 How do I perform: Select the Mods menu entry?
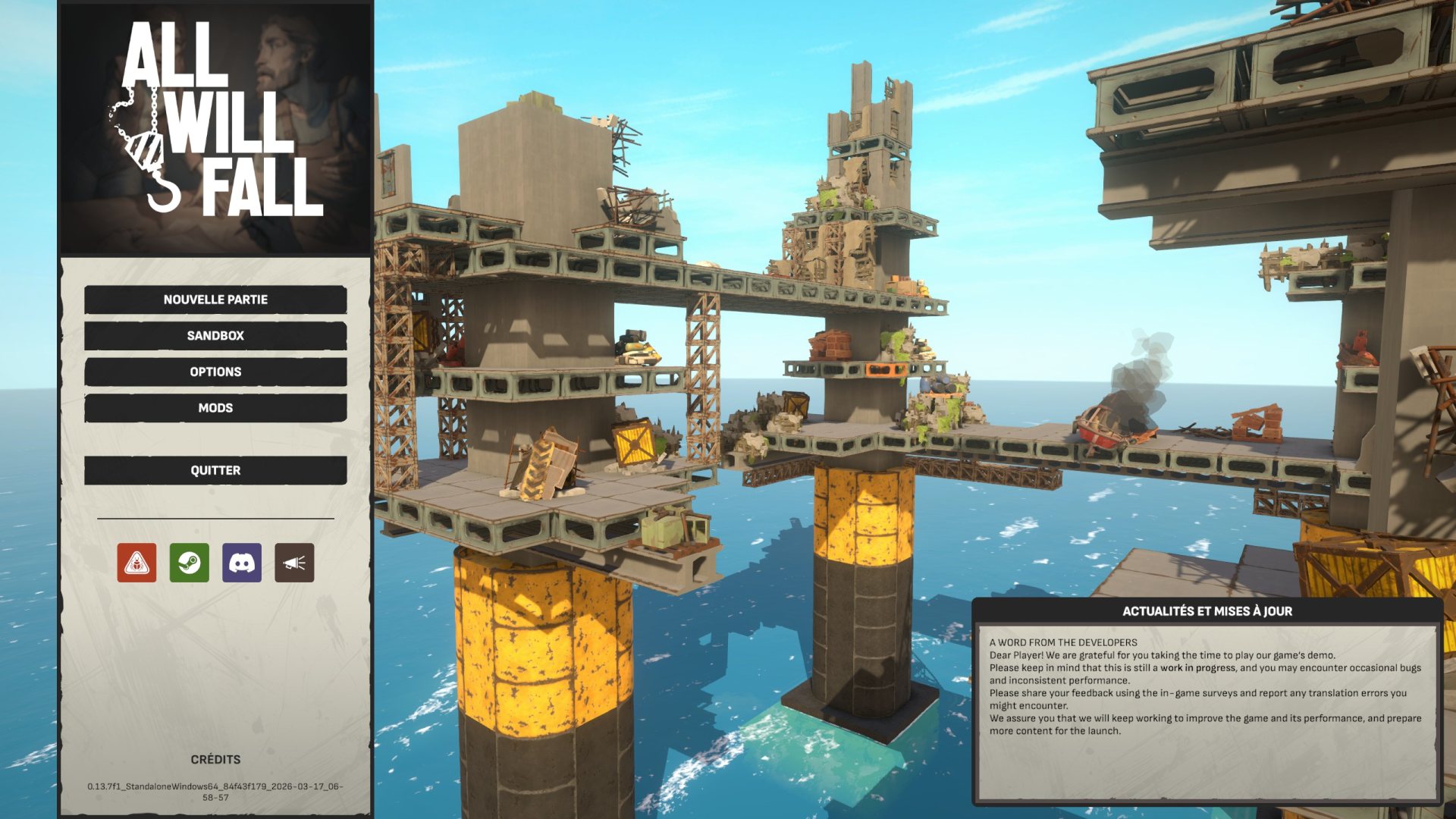pos(215,408)
